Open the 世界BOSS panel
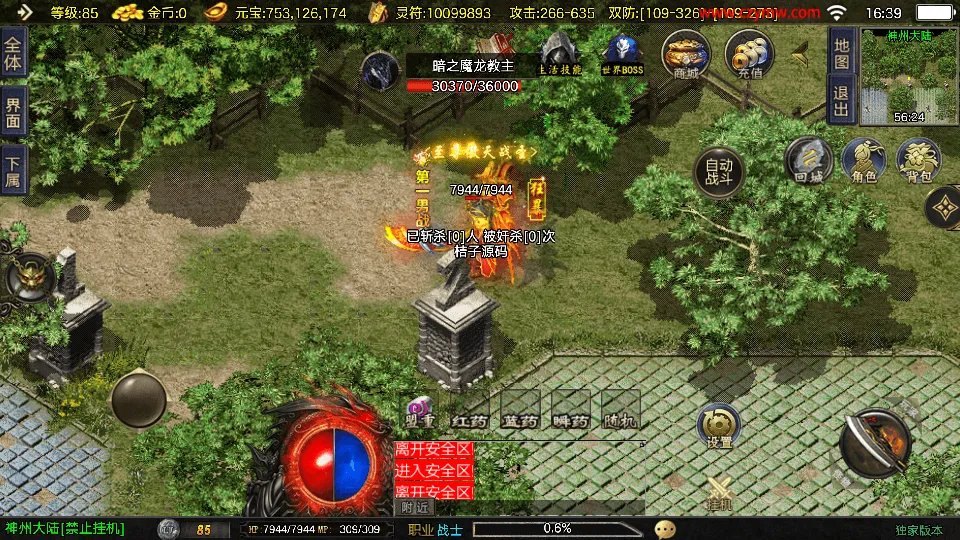The image size is (960, 540). coord(622,53)
